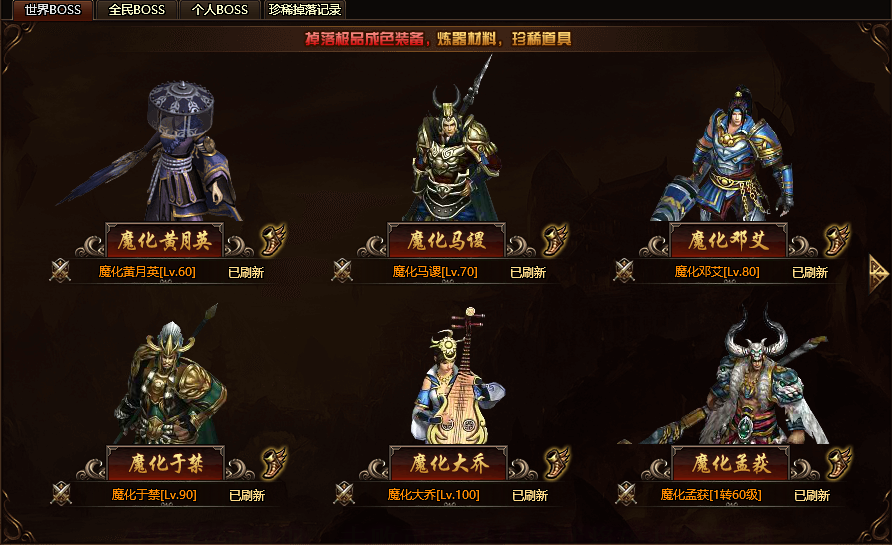The image size is (892, 545).
Task: Open the golden wing icon beside 魔化孟获
Action: tap(838, 463)
